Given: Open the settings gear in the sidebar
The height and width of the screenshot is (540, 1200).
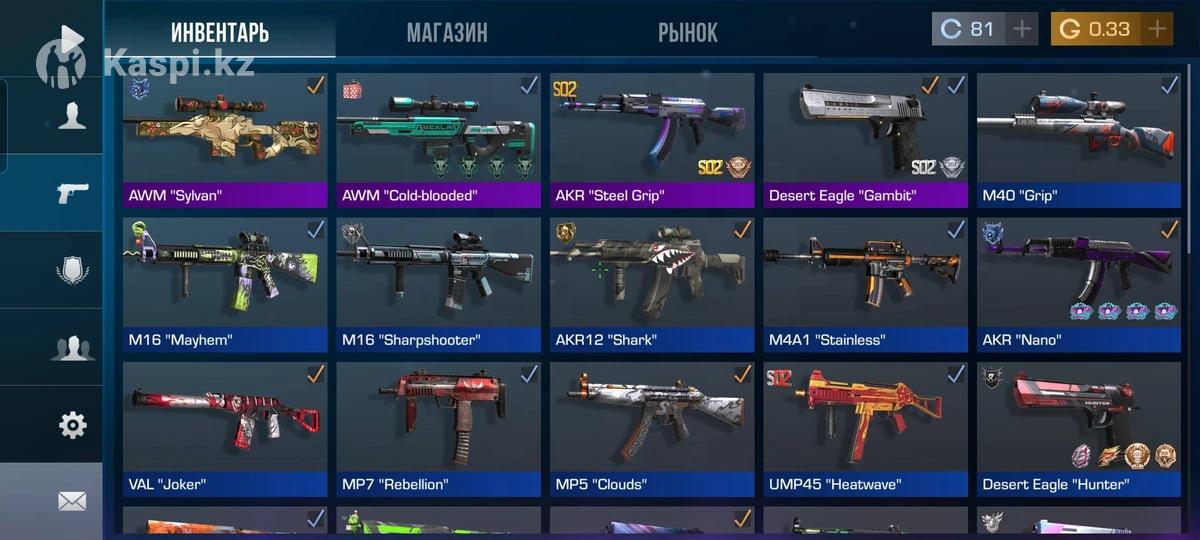Looking at the screenshot, I should (x=72, y=425).
